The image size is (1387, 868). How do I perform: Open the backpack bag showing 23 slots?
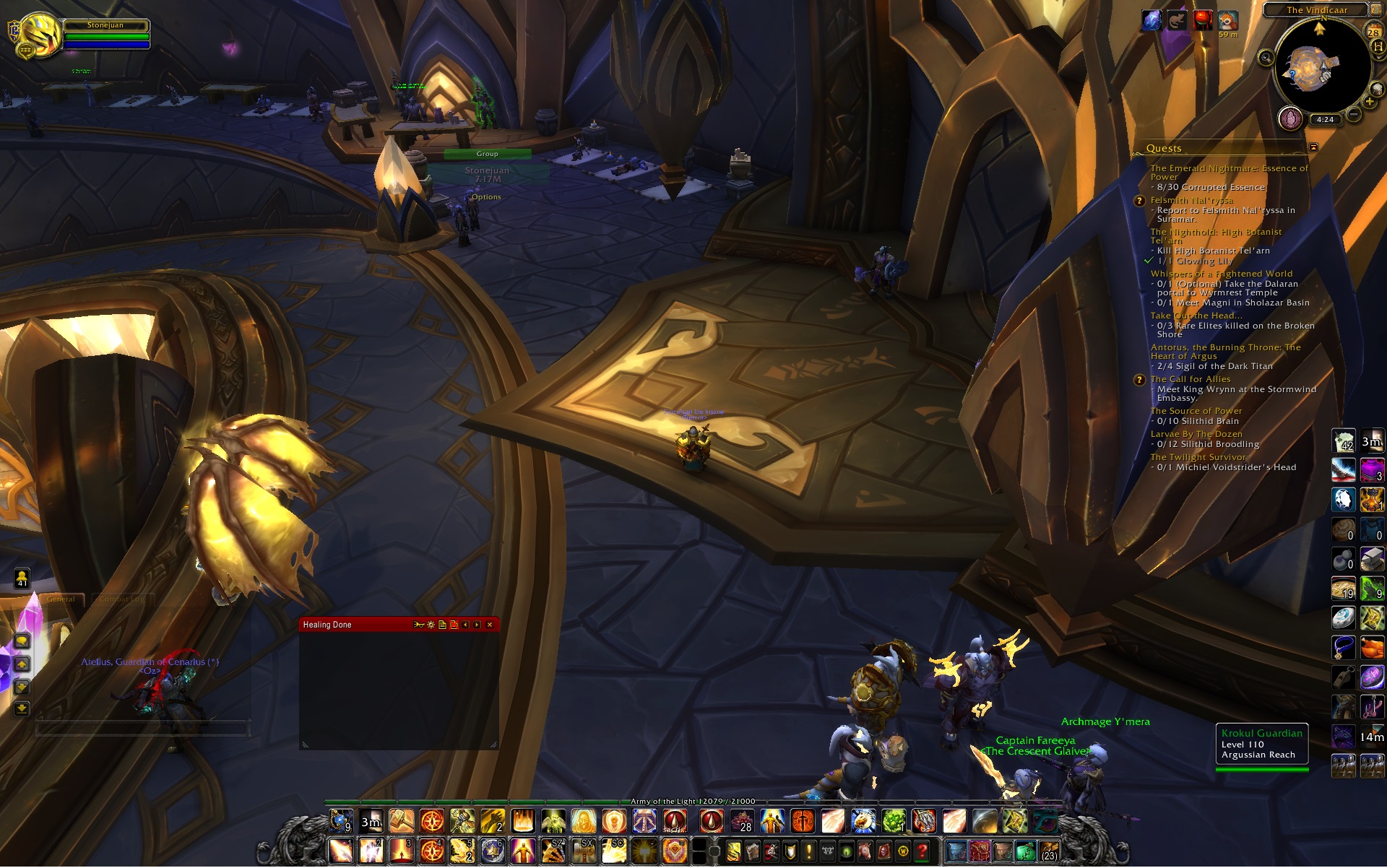pos(1049,852)
